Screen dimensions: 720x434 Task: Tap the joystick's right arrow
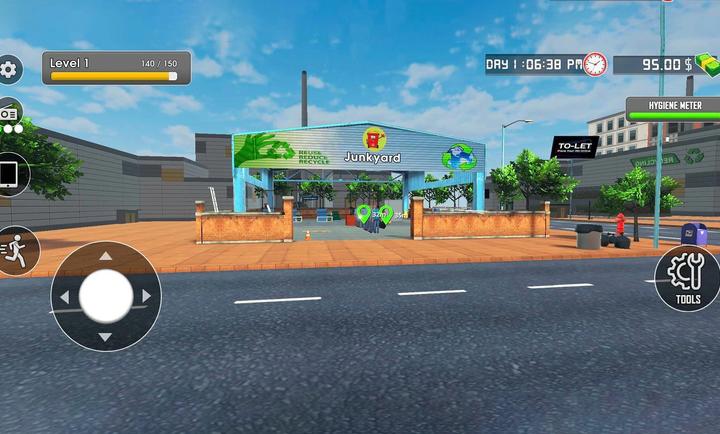point(146,296)
